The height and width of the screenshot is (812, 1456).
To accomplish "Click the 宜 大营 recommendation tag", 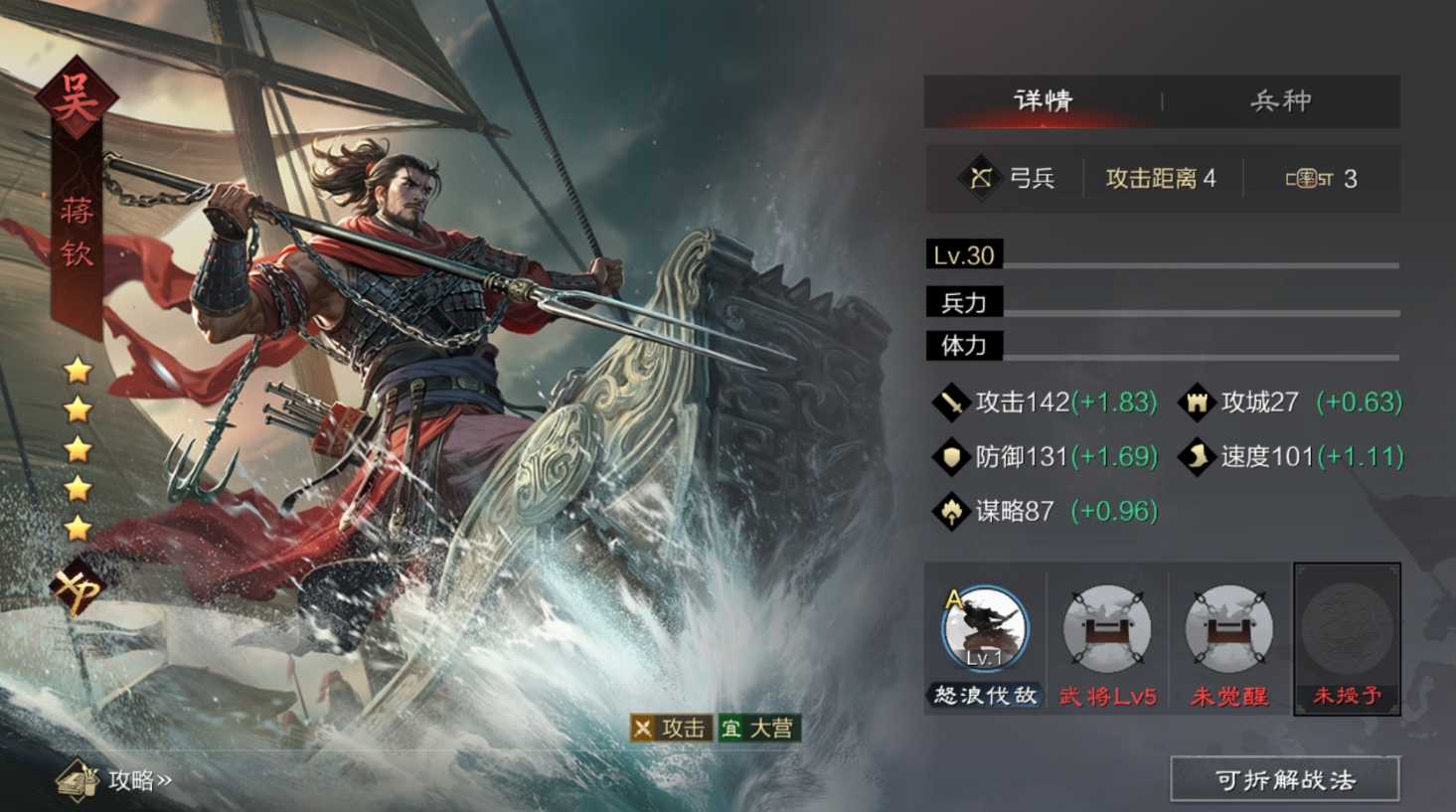I will point(760,729).
